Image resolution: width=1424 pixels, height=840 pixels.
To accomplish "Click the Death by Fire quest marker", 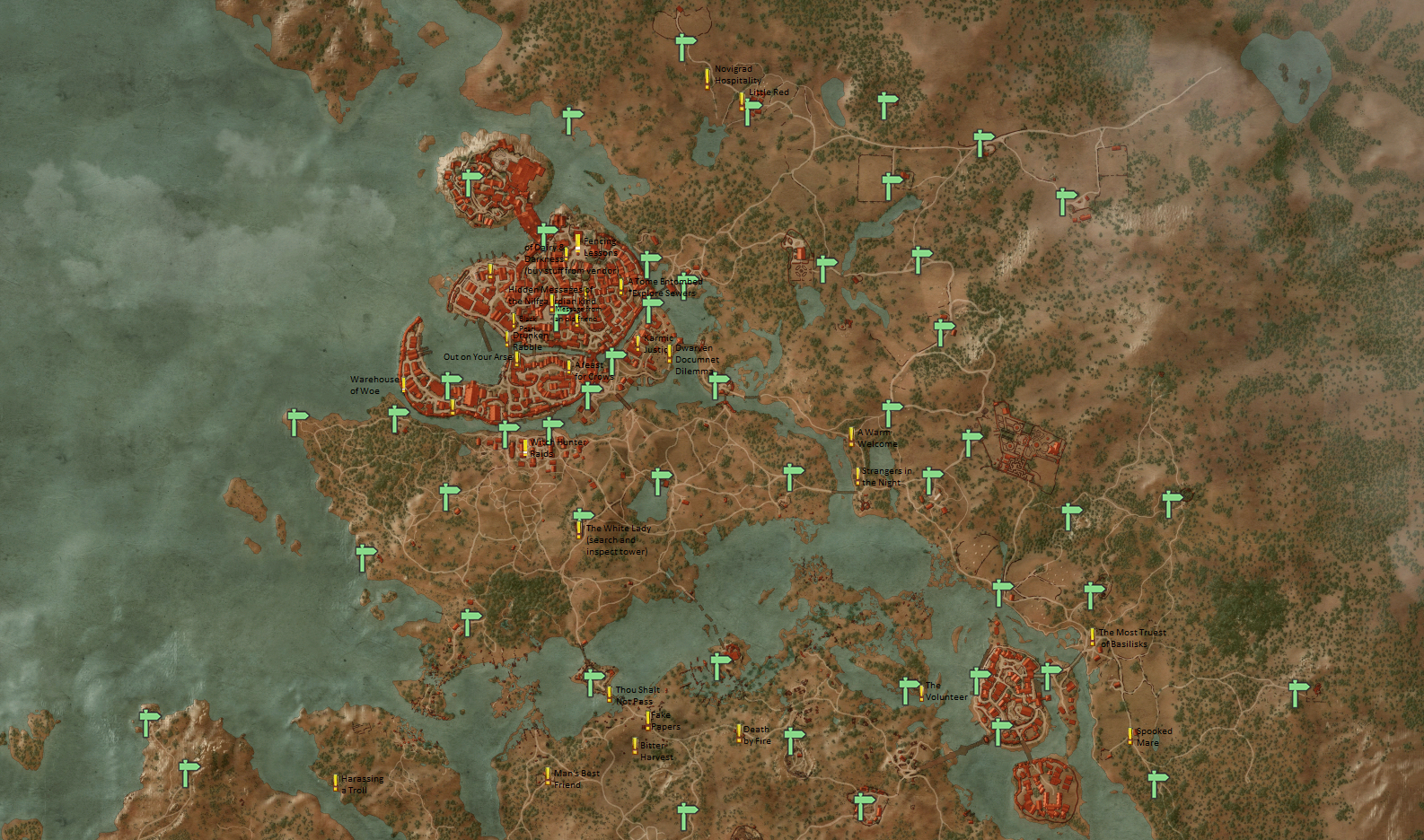I will click(x=739, y=734).
